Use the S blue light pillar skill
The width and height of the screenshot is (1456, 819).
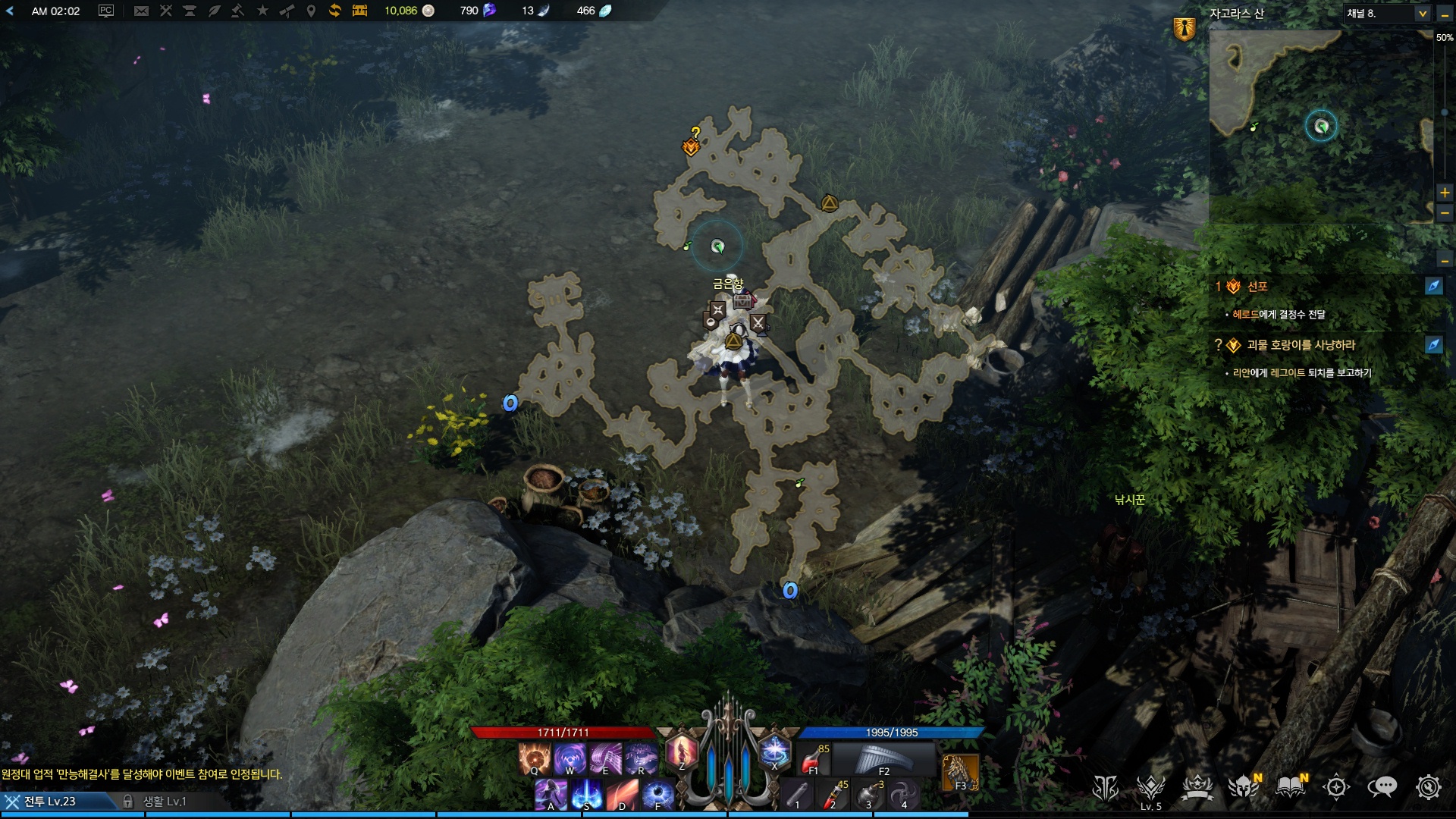(x=586, y=794)
